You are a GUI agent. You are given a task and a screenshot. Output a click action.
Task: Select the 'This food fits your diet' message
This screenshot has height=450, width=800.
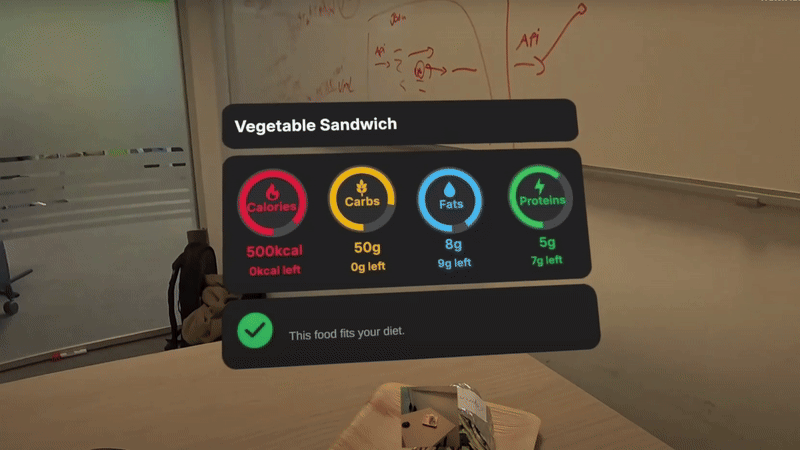345,334
